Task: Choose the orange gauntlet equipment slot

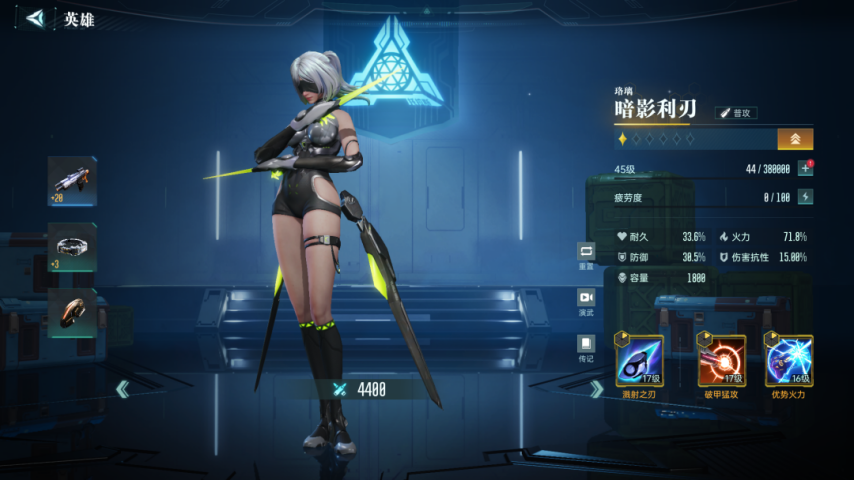Action: (x=73, y=312)
